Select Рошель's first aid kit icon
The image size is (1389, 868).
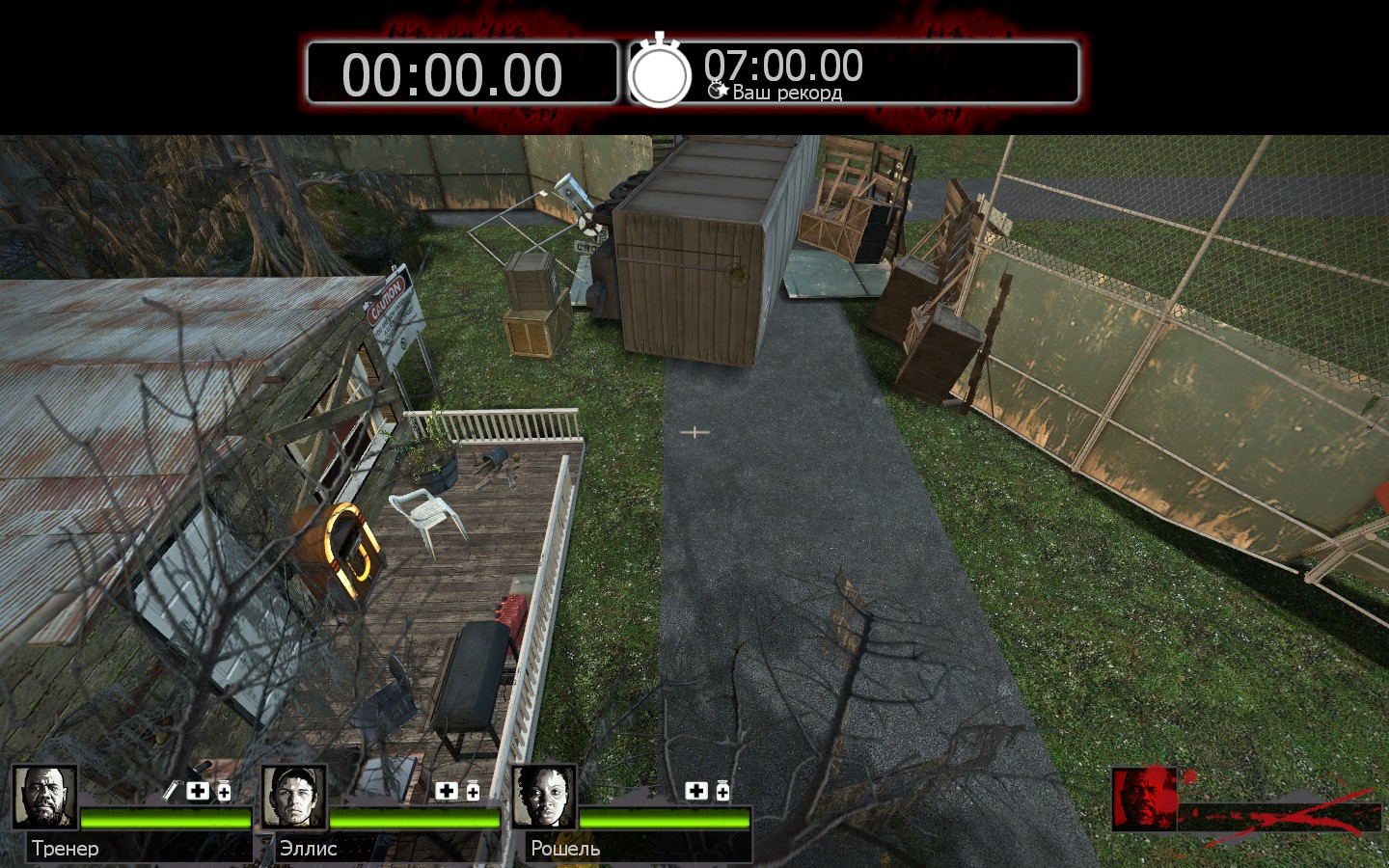695,791
